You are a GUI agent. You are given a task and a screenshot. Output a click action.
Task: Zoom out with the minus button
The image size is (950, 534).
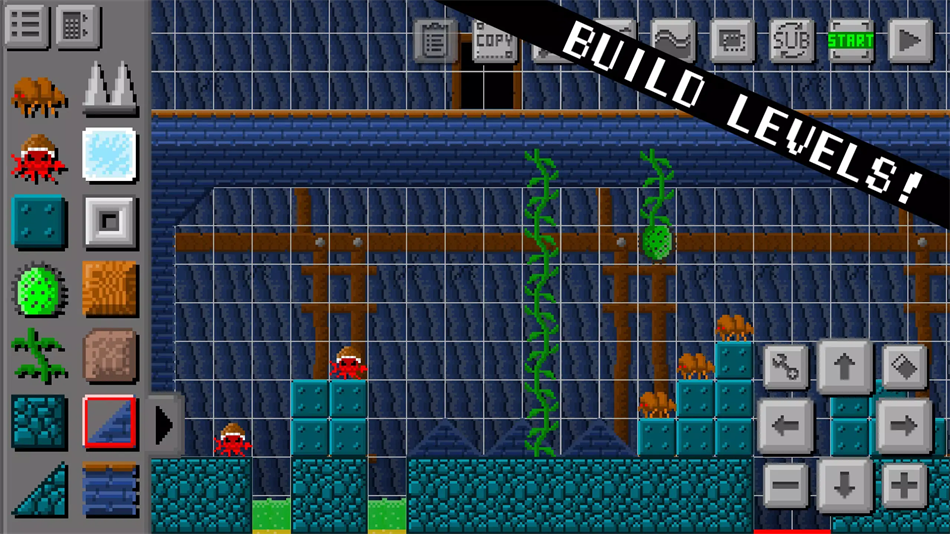point(786,486)
